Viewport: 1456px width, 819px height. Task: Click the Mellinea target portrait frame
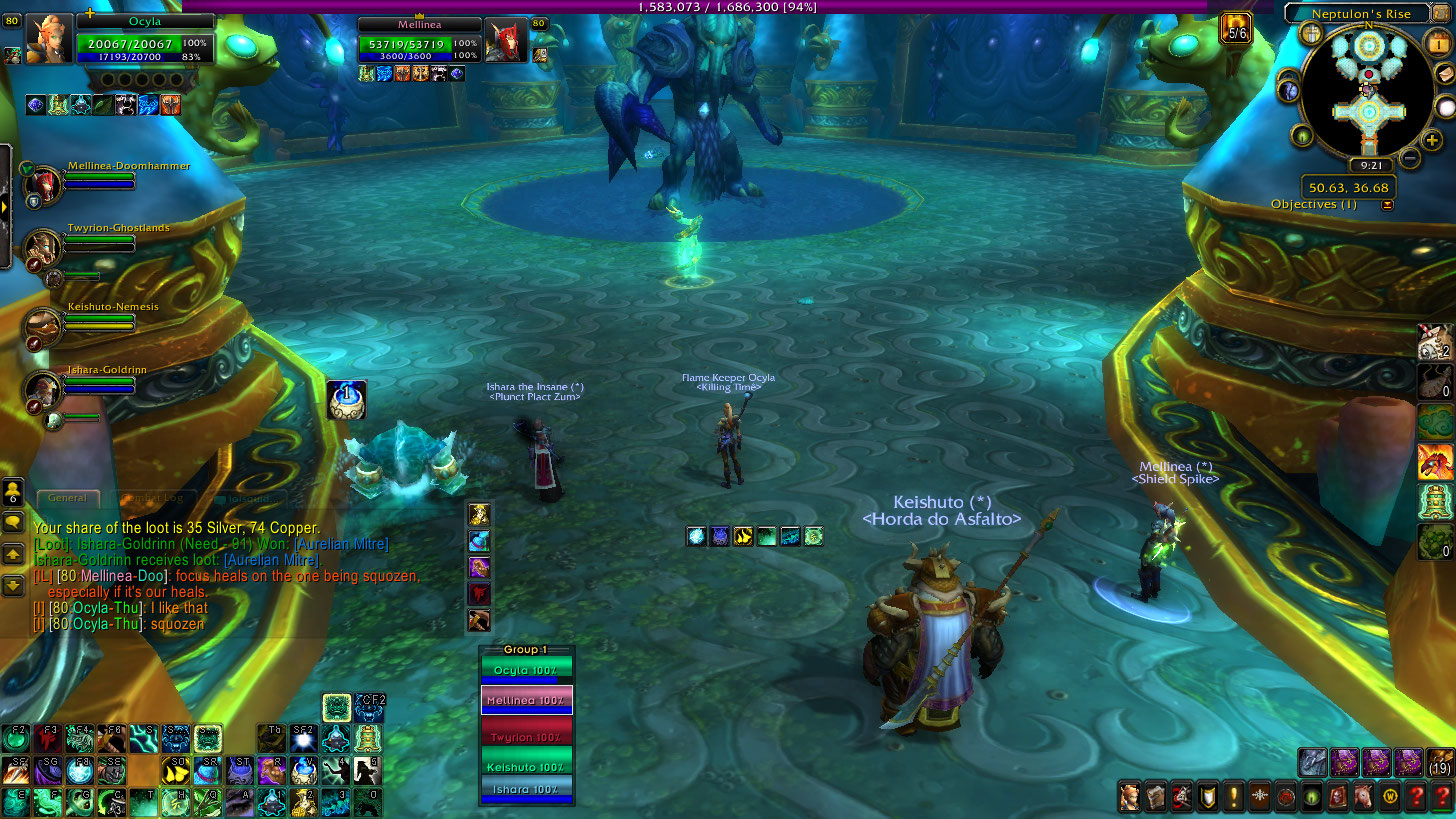coord(505,42)
